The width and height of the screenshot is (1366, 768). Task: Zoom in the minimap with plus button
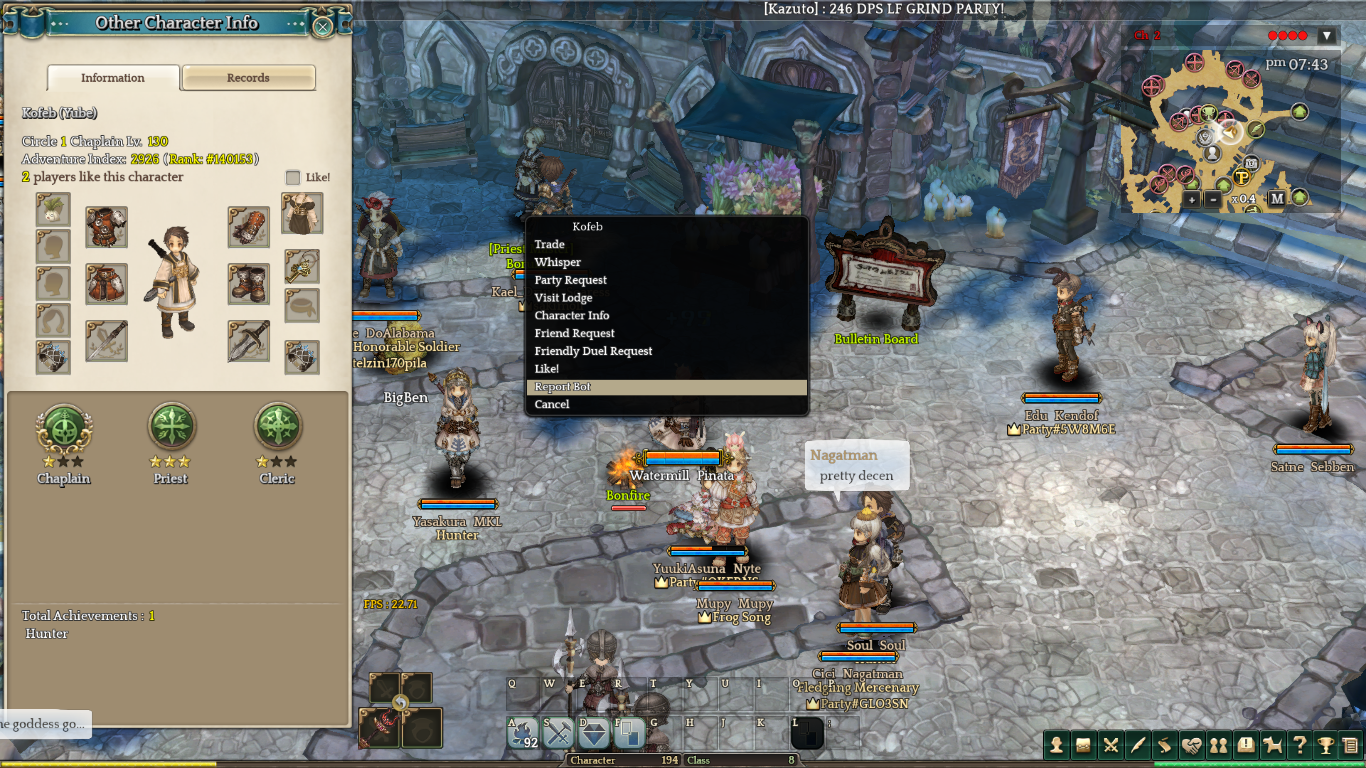[1192, 199]
